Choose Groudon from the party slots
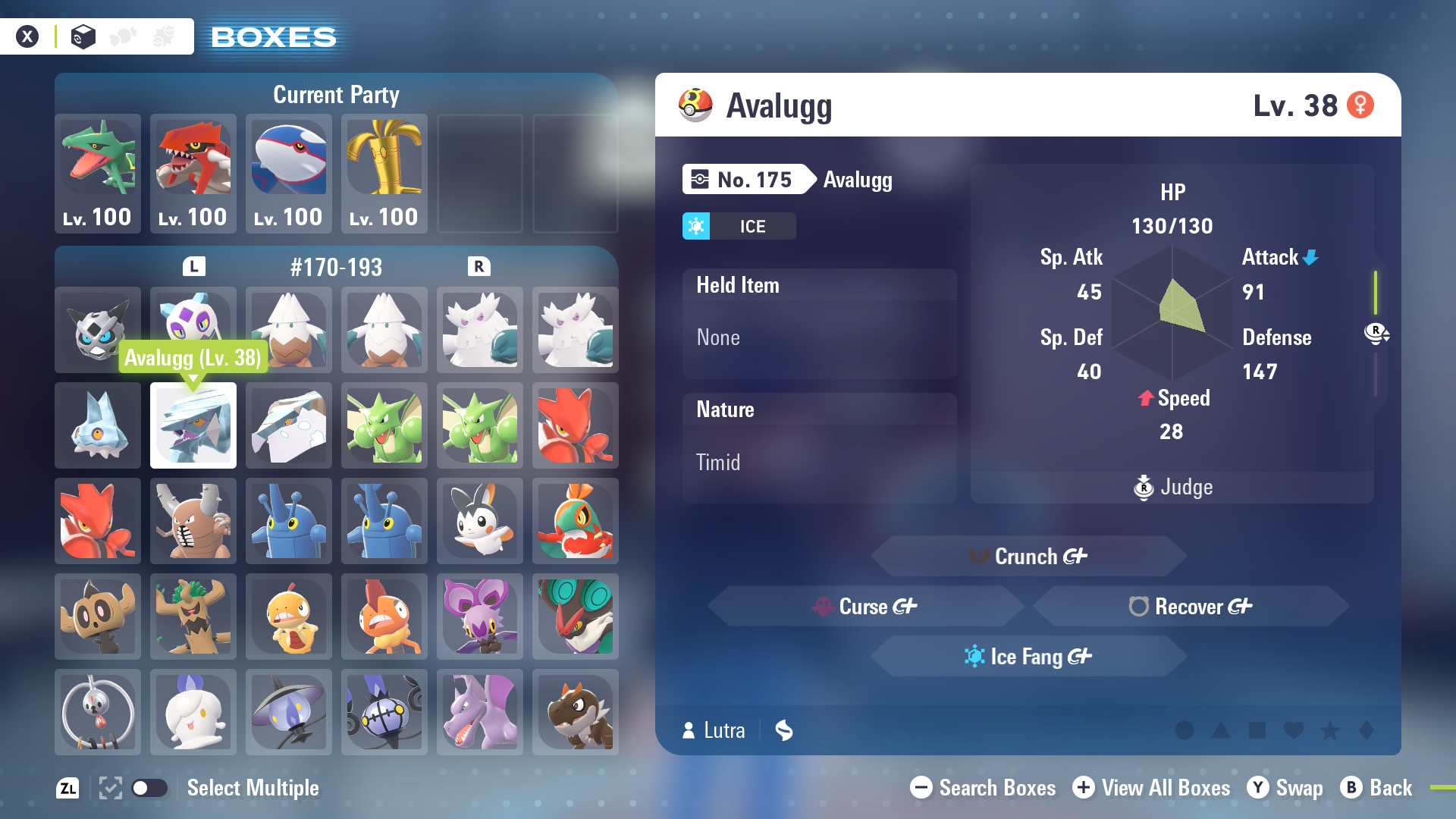This screenshot has width=1456, height=819. [193, 173]
